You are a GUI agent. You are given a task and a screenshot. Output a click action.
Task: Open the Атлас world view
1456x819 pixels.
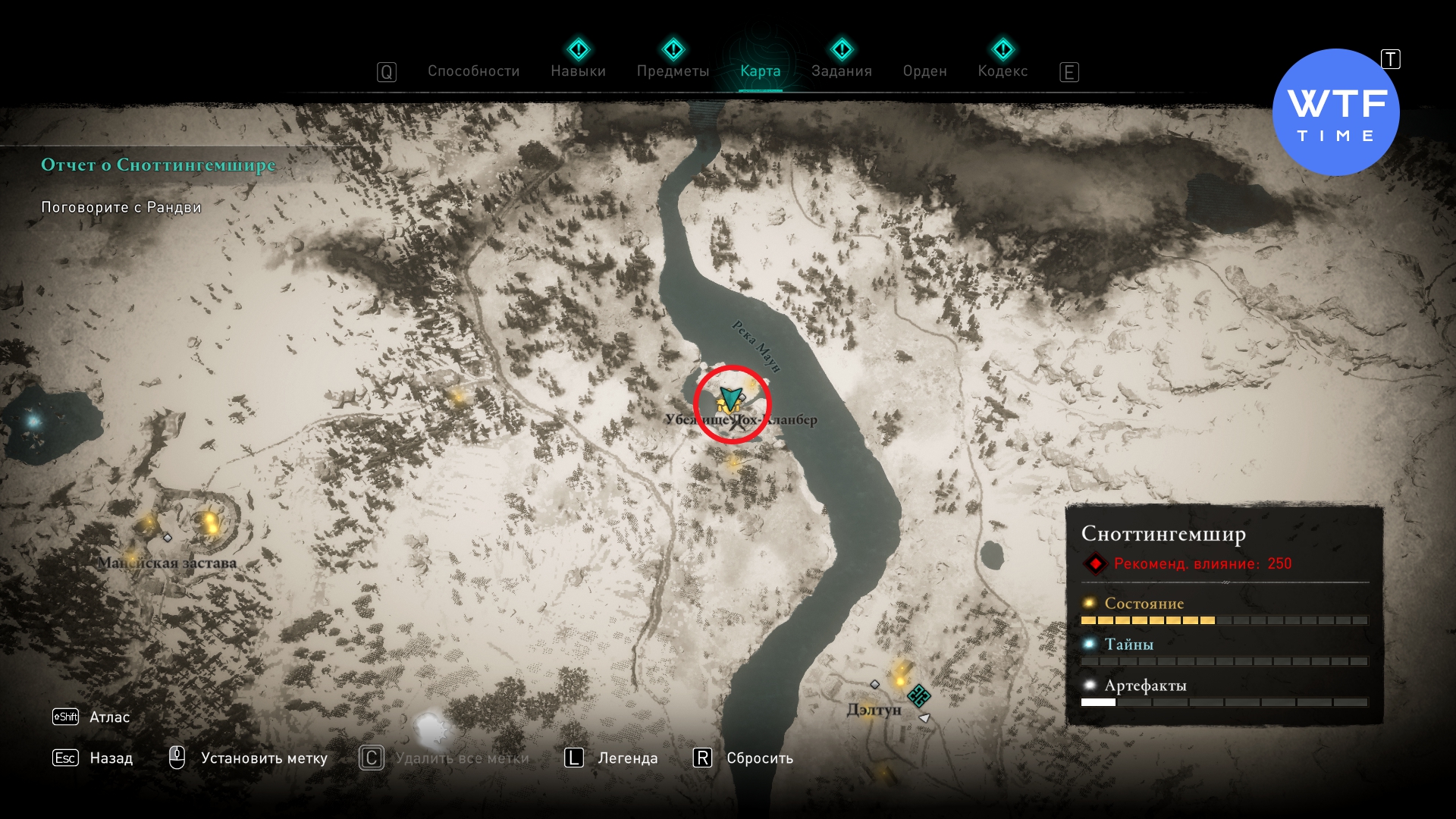coord(109,717)
